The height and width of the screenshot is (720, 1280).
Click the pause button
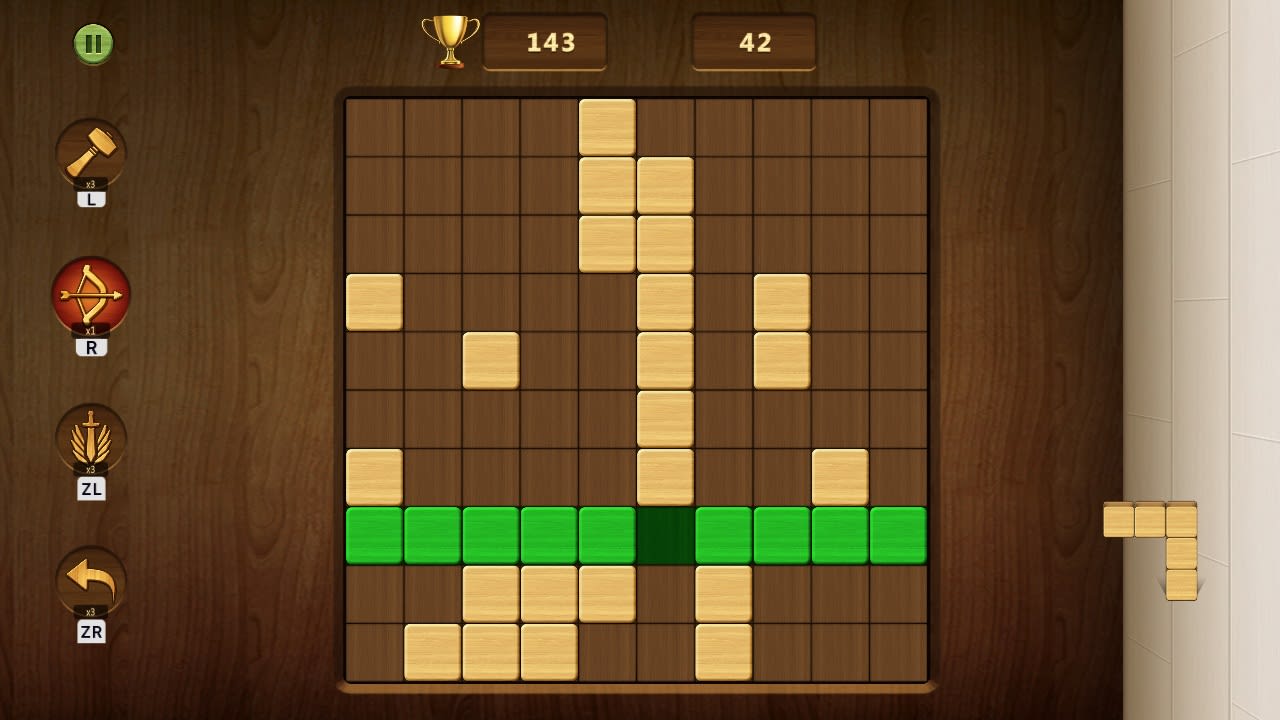click(x=93, y=44)
